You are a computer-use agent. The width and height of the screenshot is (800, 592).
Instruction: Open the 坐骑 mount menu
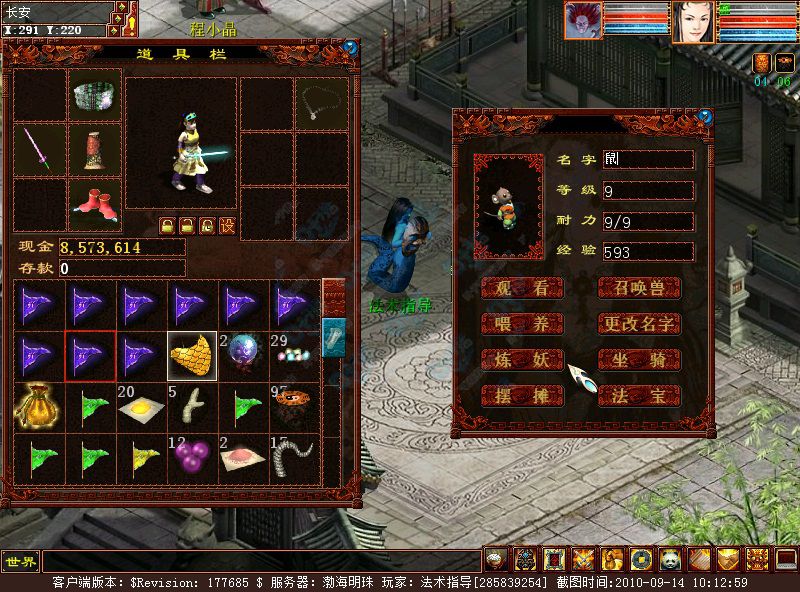point(639,360)
